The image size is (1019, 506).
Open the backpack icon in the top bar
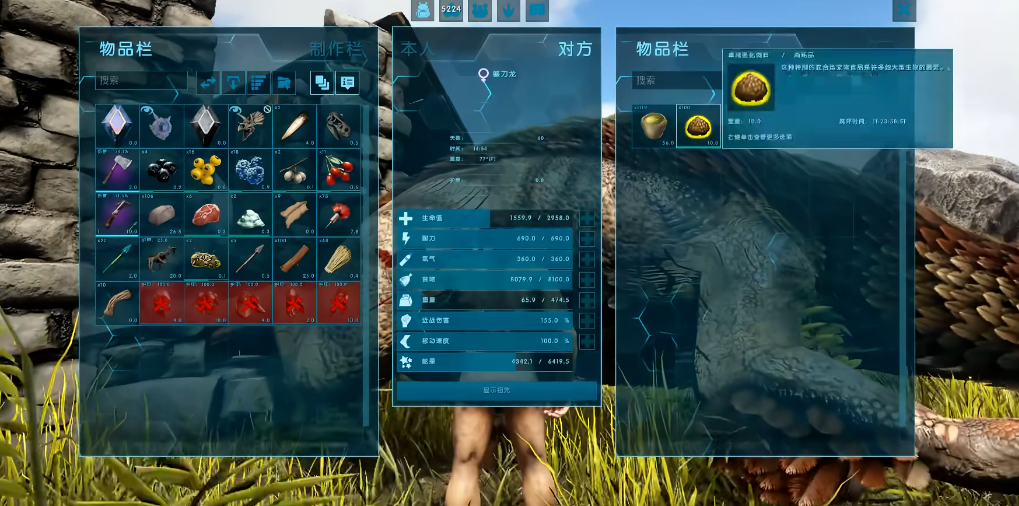point(422,10)
